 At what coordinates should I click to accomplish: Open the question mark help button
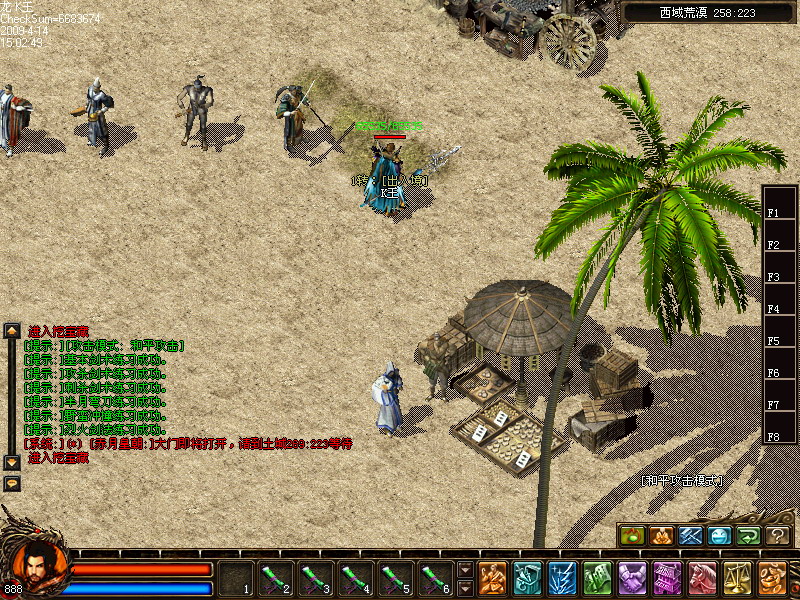click(778, 536)
